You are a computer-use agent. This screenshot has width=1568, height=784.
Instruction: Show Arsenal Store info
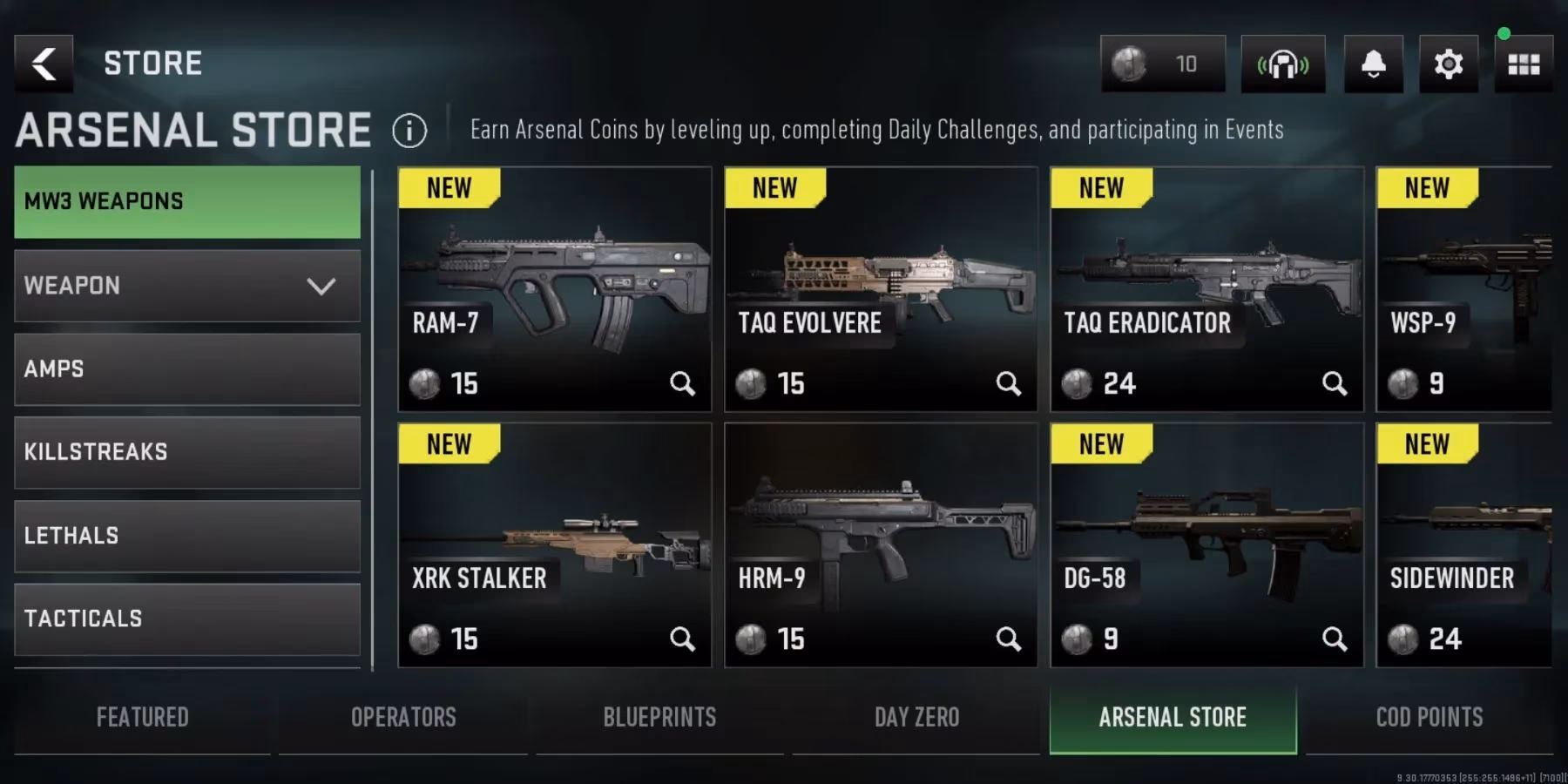[409, 131]
